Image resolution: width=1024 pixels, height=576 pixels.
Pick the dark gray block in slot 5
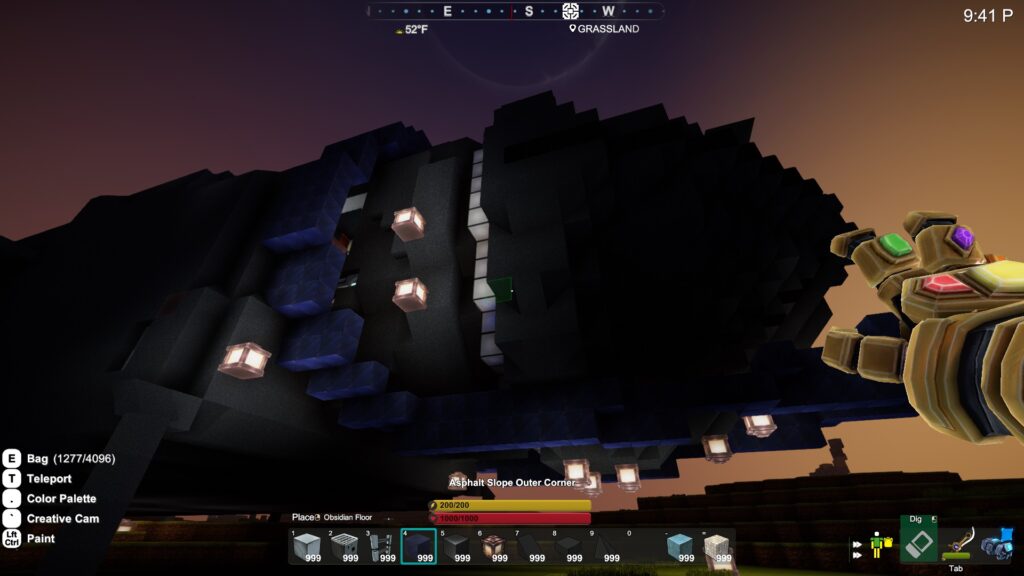point(456,546)
